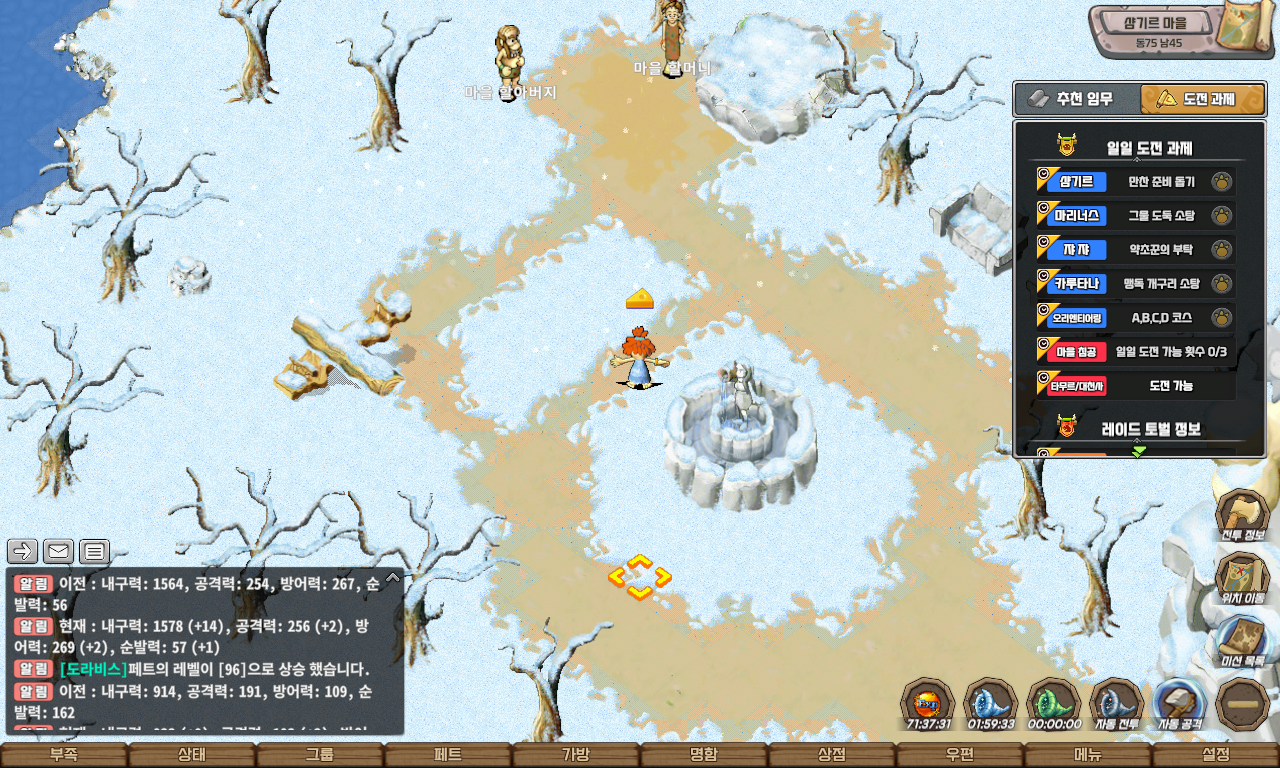Open the 우편 (mail) menu
The image size is (1280, 768).
coord(960,755)
